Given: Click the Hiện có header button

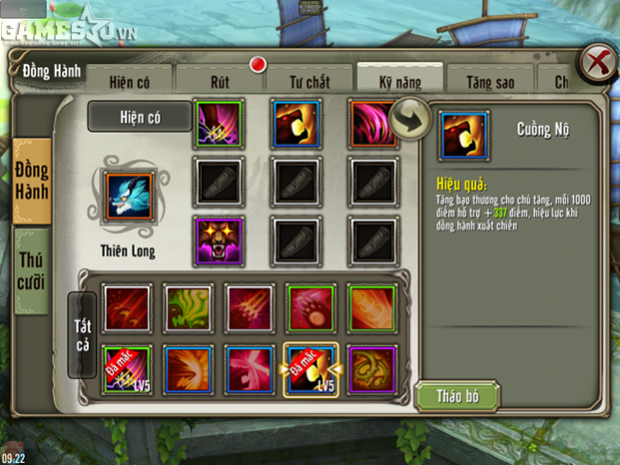Looking at the screenshot, I should coord(139,117).
